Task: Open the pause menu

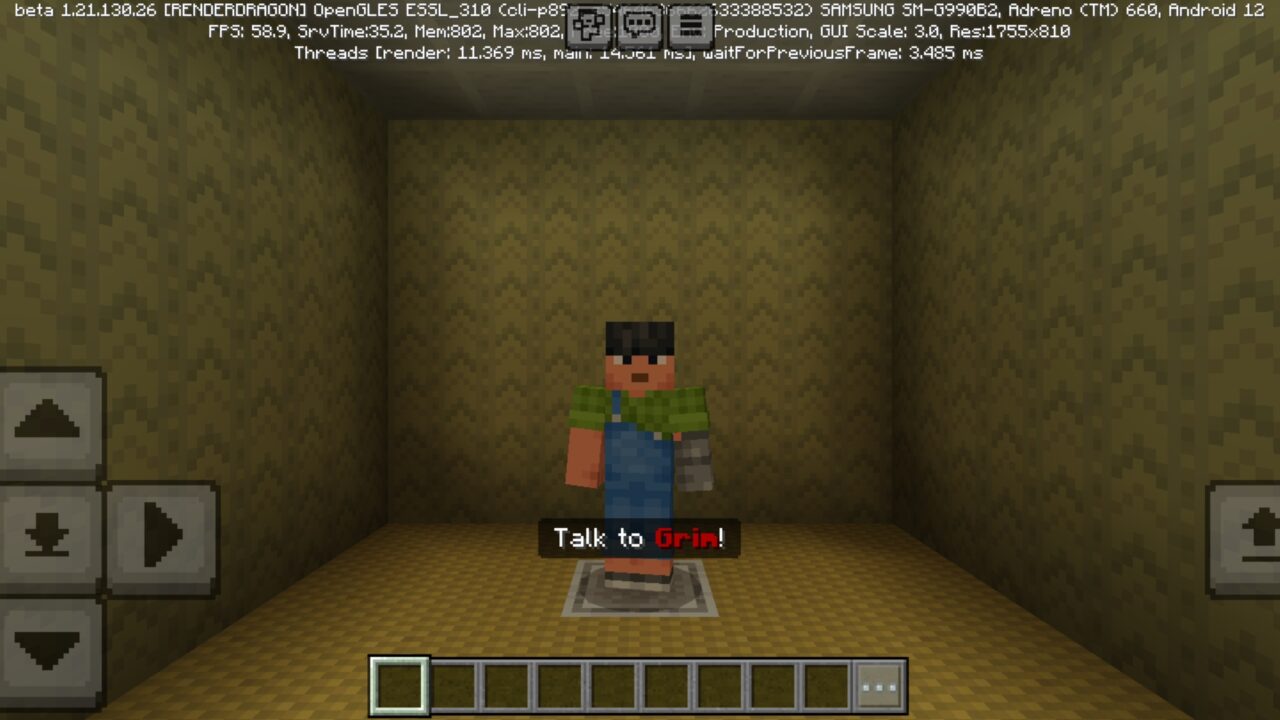Action: pyautogui.click(x=689, y=24)
